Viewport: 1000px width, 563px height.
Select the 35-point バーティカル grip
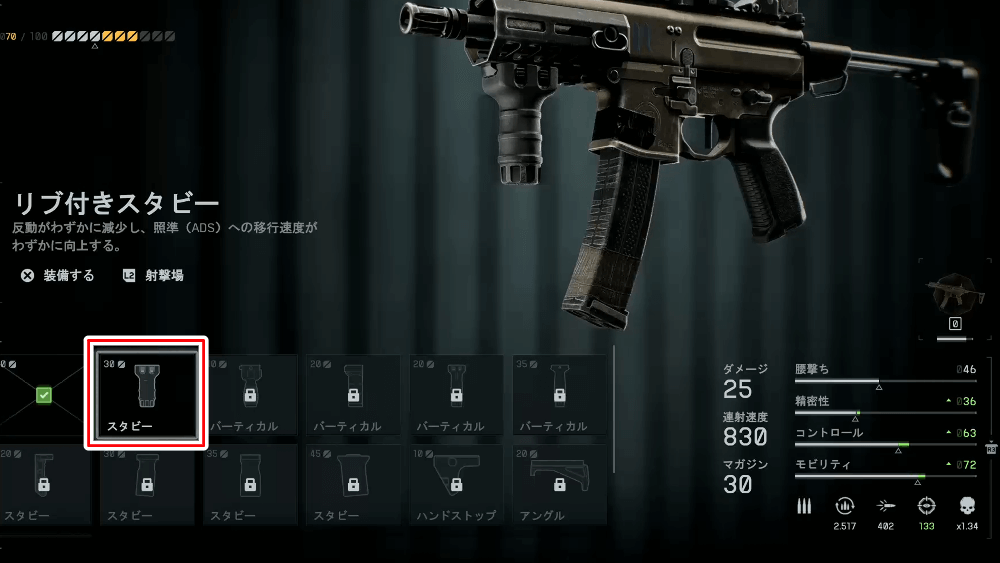[x=559, y=395]
